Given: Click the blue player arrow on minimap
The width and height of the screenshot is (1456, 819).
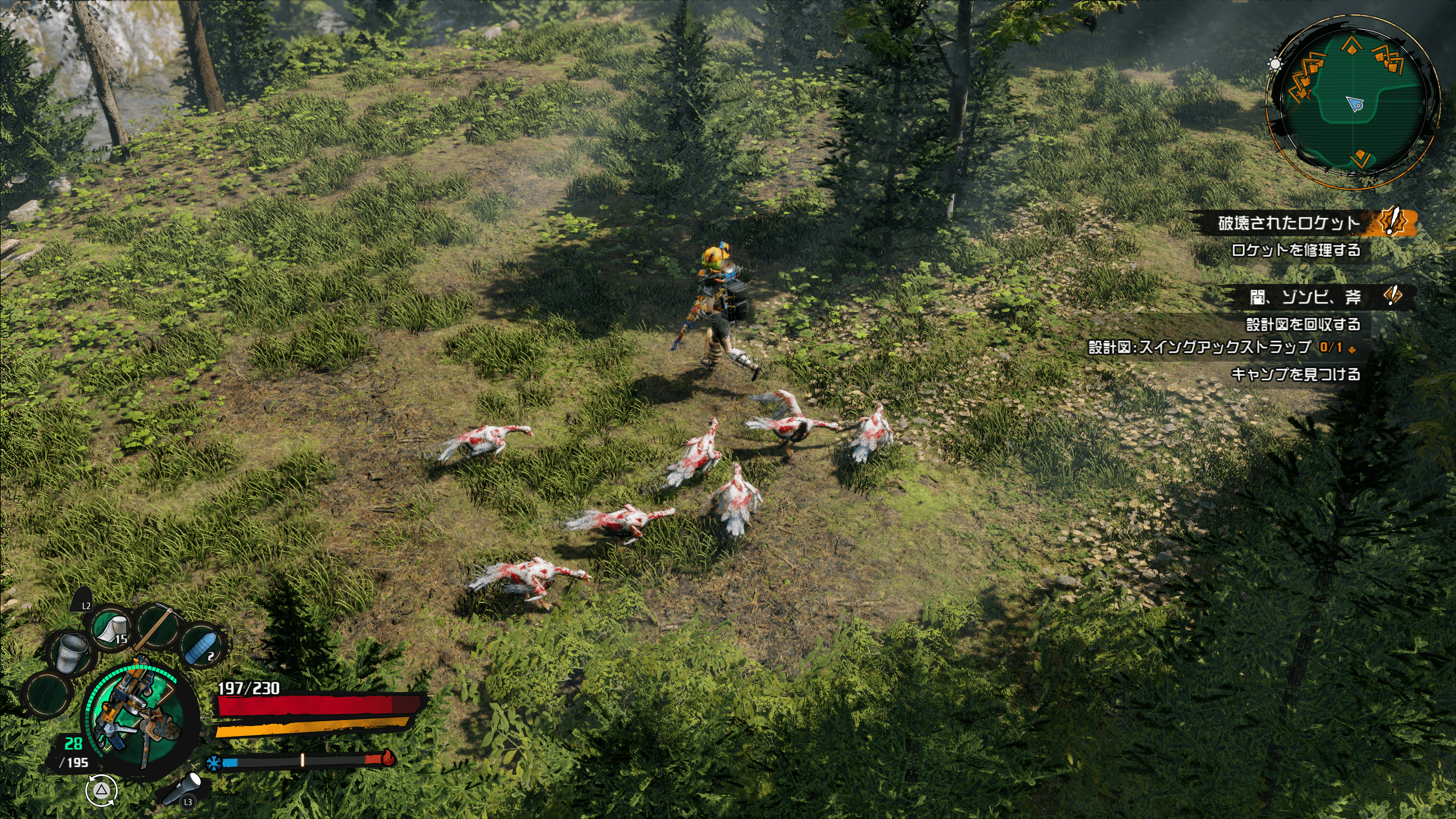Looking at the screenshot, I should [1356, 104].
